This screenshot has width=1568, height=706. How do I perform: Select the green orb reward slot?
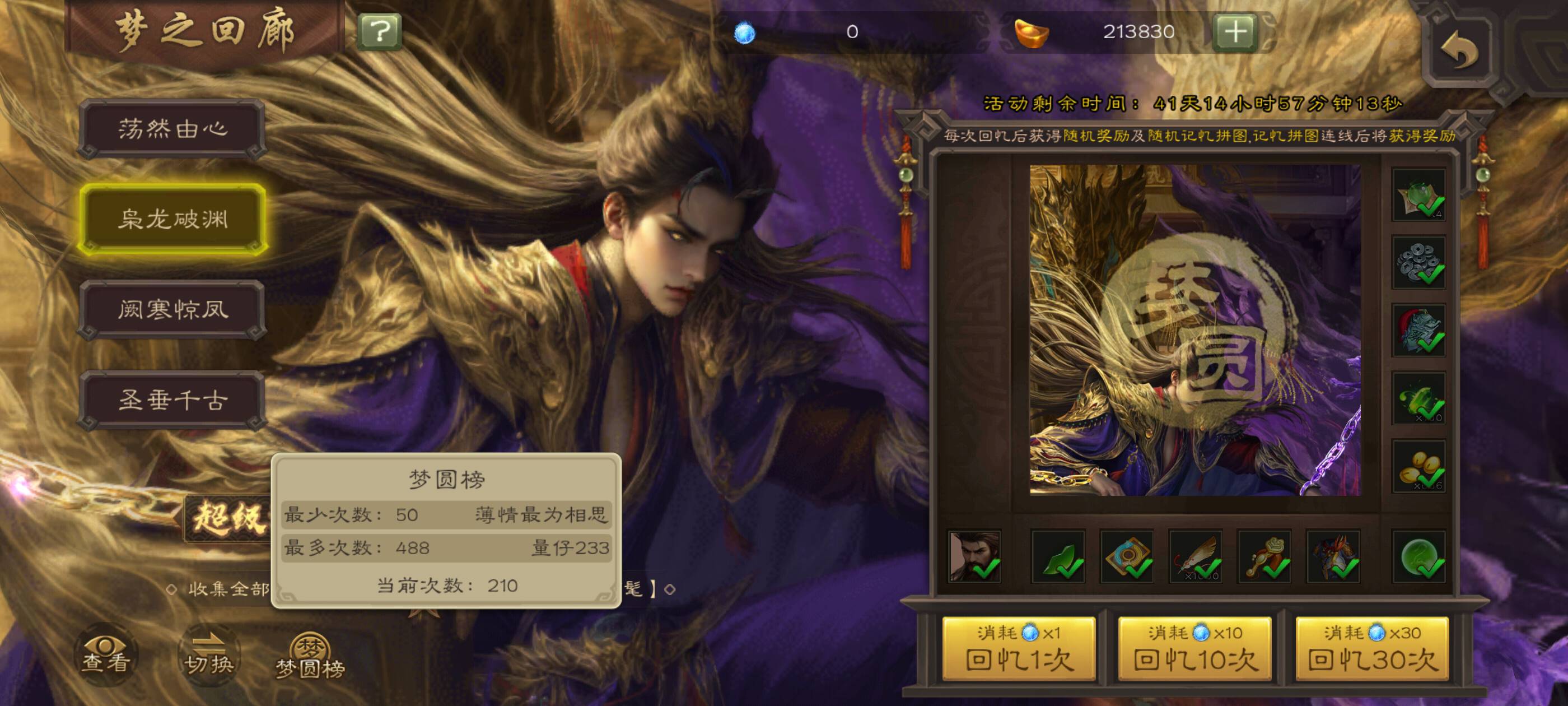[x=1419, y=556]
